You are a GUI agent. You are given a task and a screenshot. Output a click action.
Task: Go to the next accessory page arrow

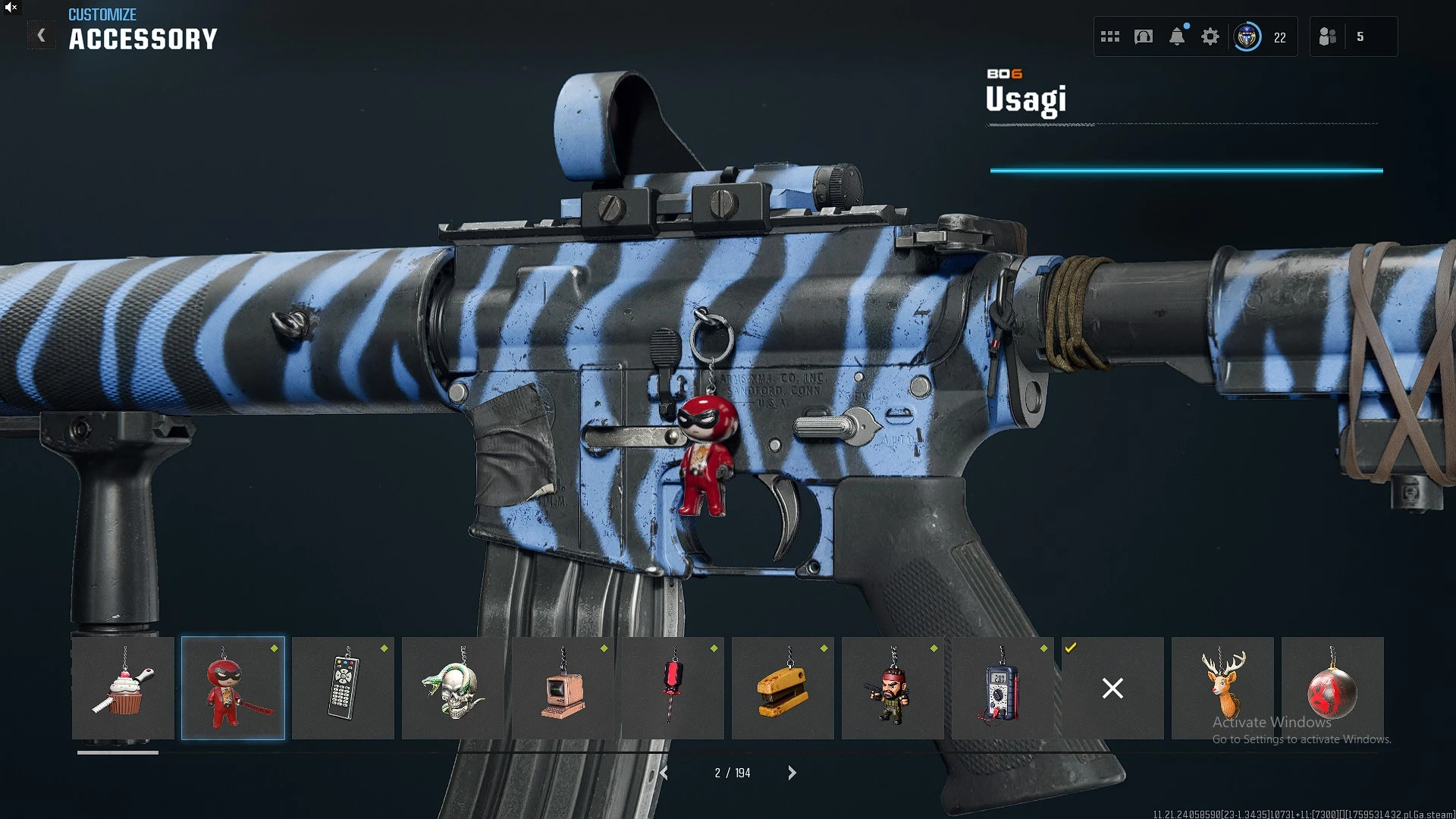pyautogui.click(x=792, y=773)
